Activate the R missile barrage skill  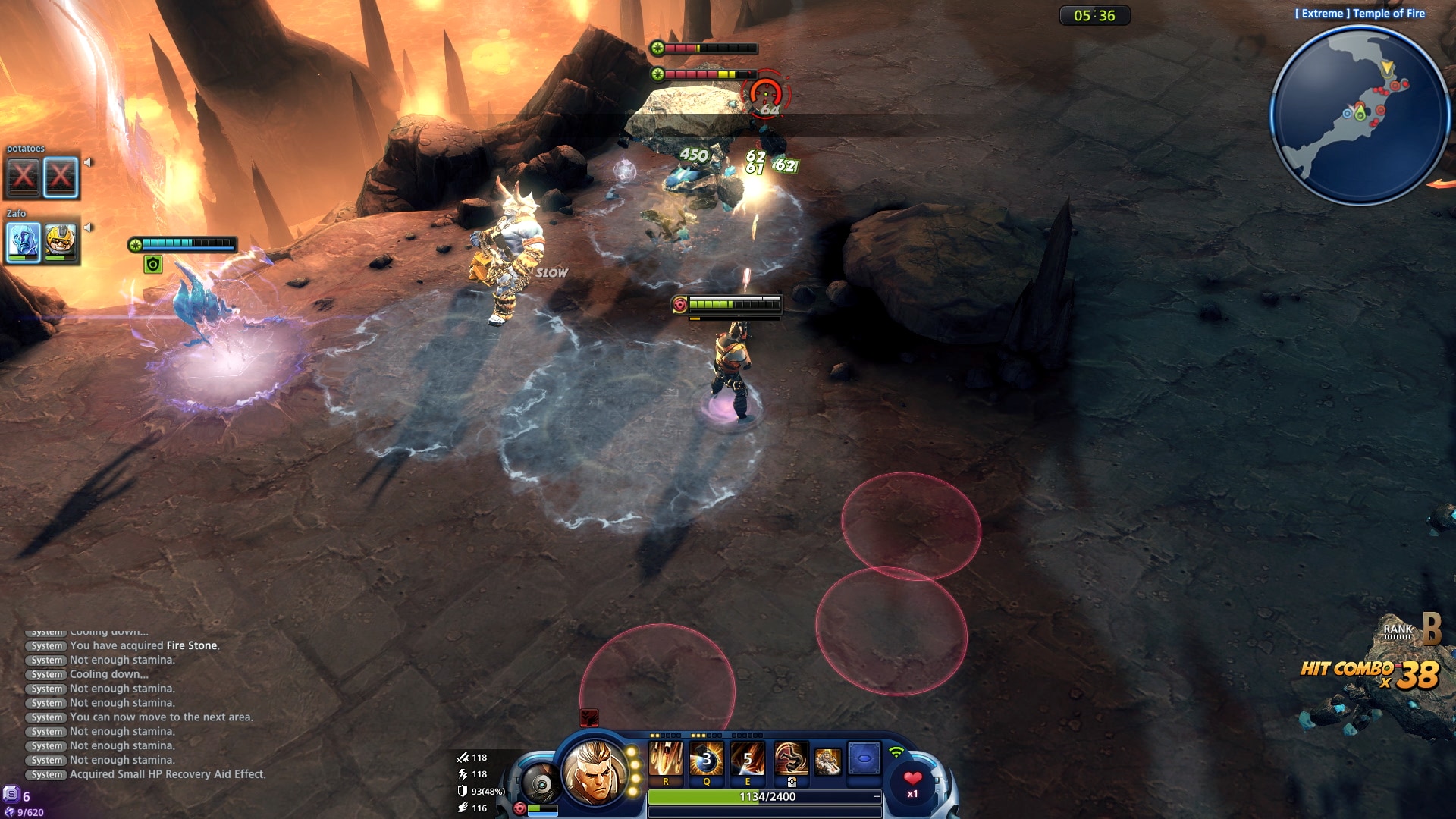pos(665,759)
